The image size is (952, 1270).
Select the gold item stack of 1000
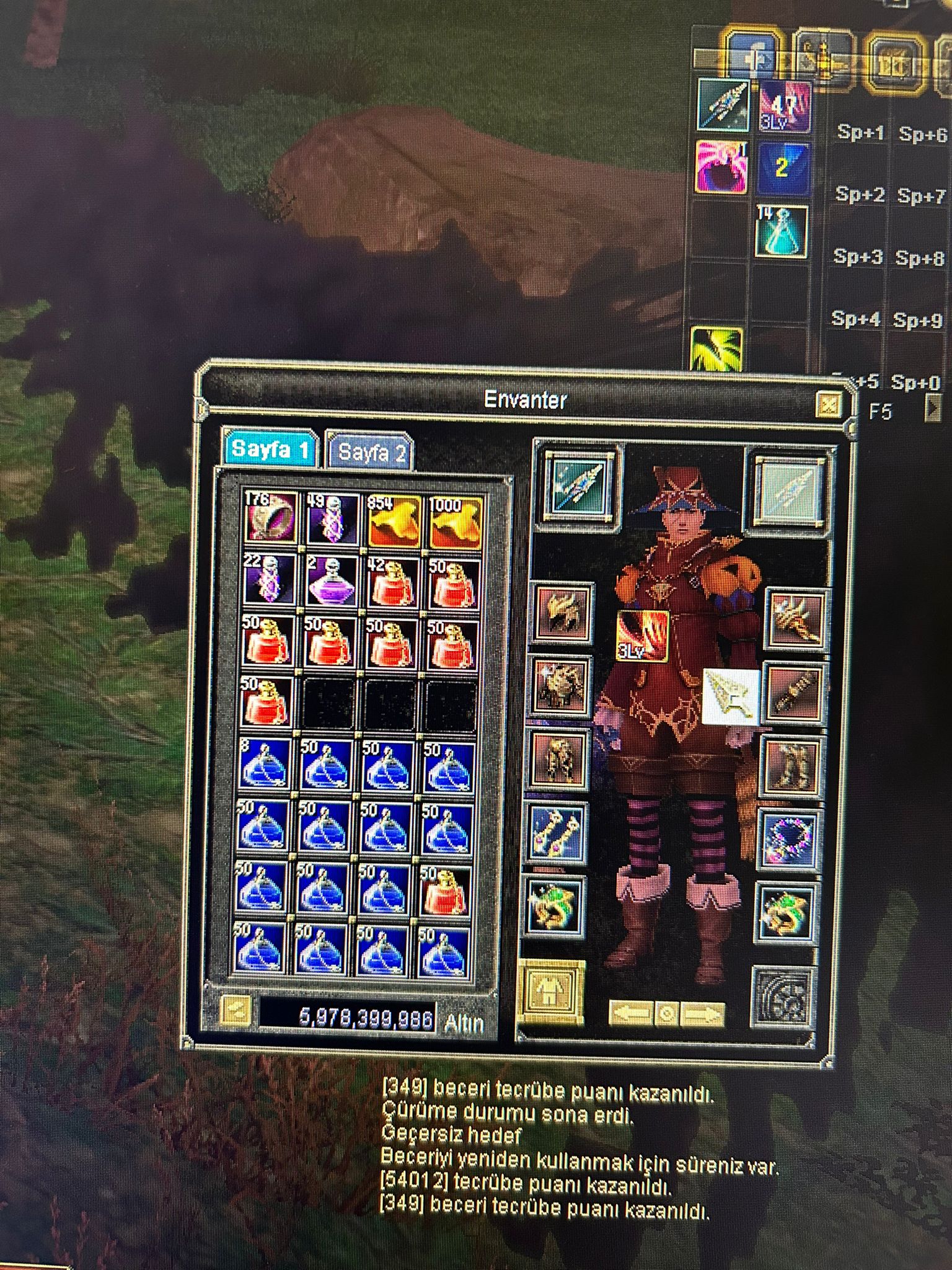(x=454, y=521)
